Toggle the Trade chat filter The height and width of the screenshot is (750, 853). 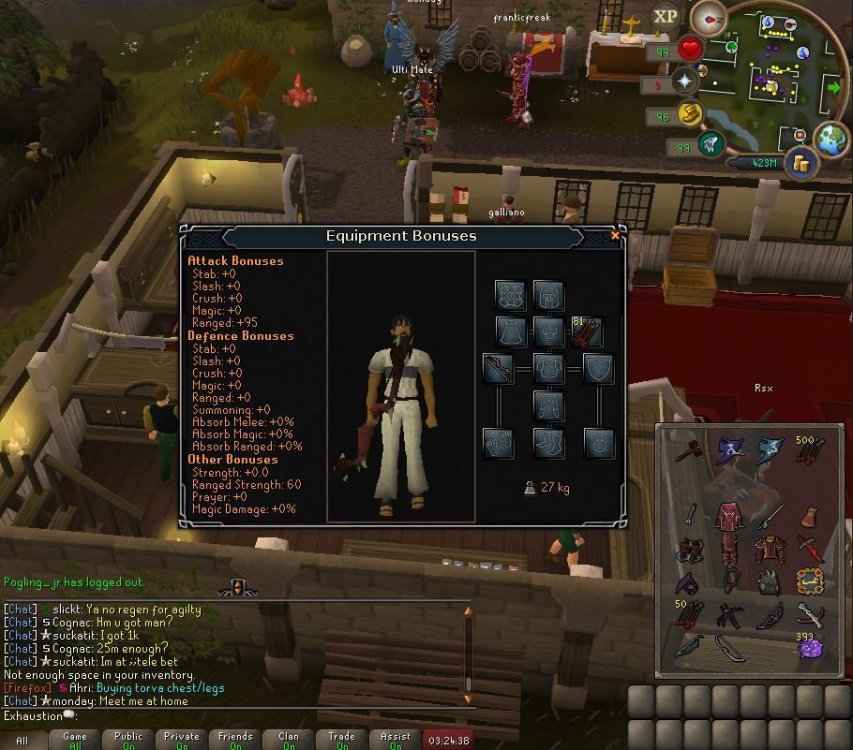(342, 740)
